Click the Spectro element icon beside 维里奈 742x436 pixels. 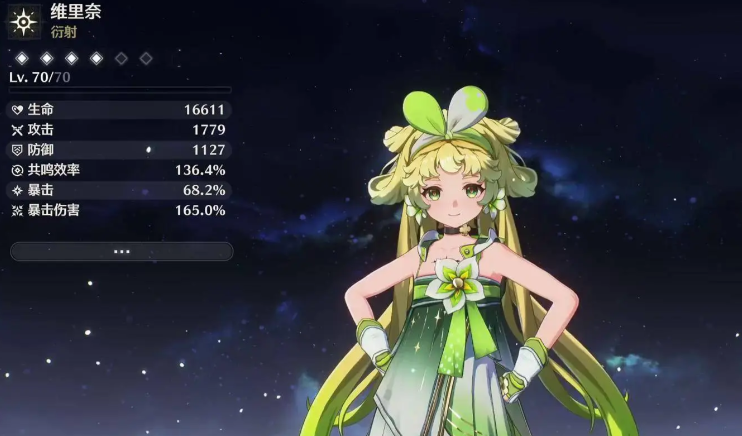tap(23, 21)
